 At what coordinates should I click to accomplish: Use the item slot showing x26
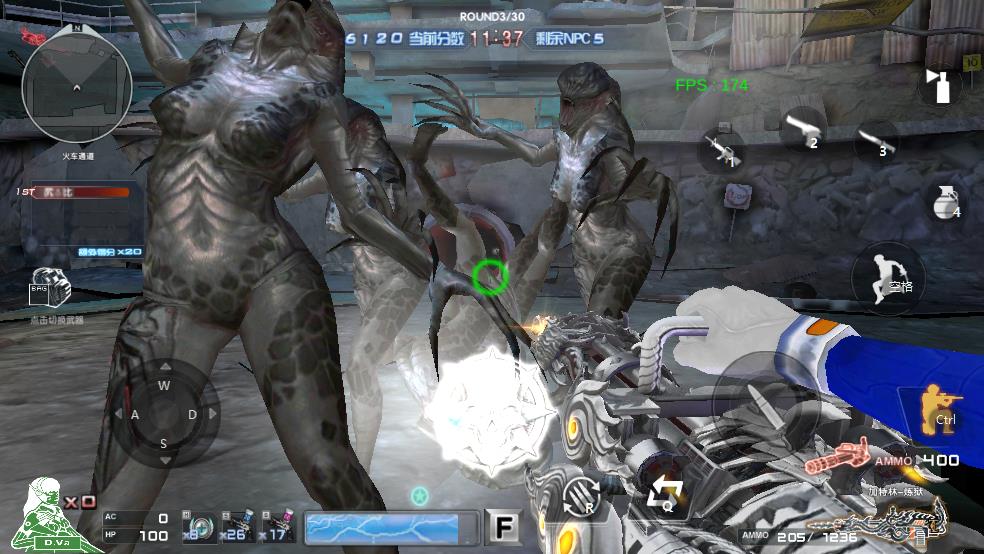[x=237, y=527]
